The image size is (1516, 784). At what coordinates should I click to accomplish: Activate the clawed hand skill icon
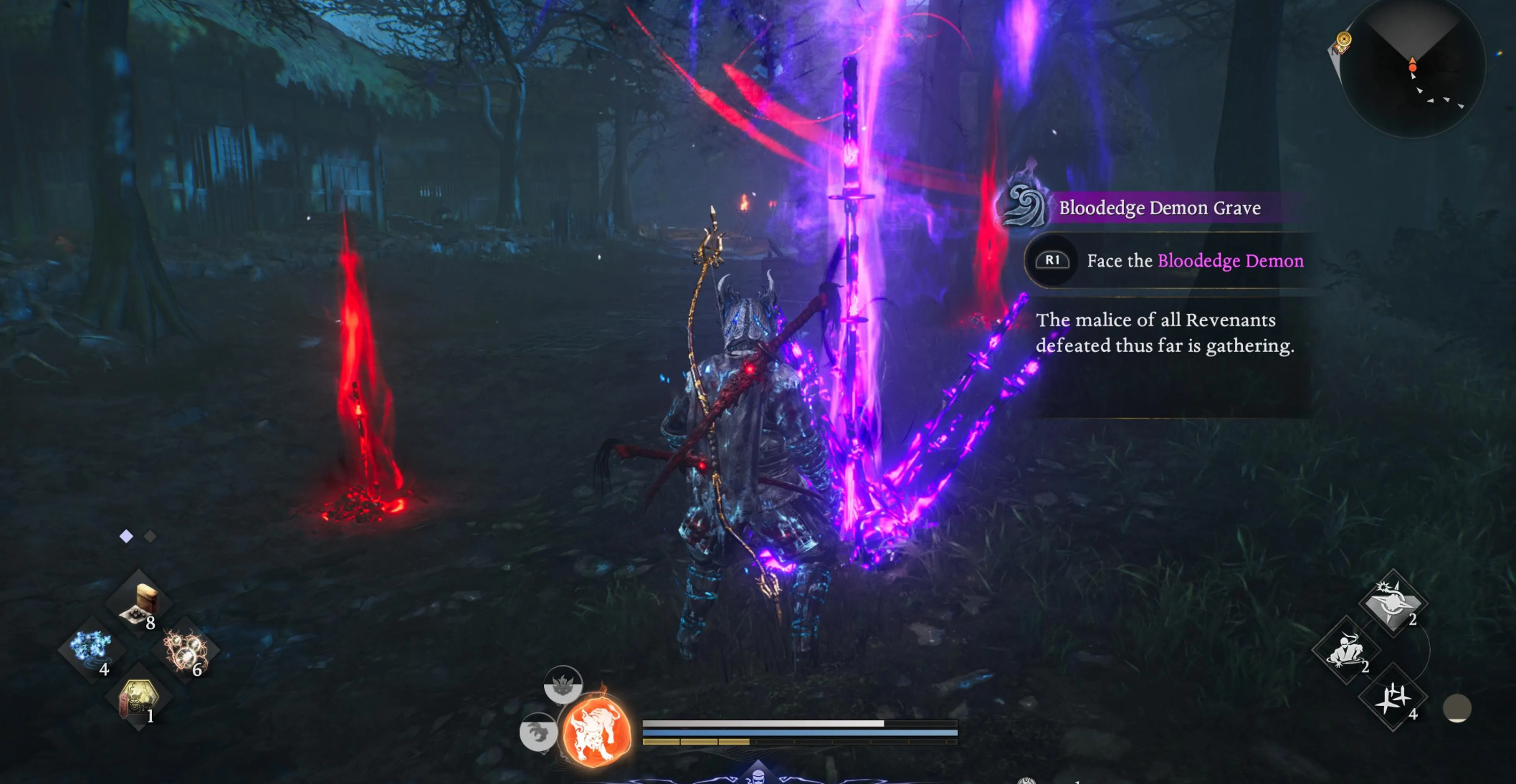tap(538, 732)
